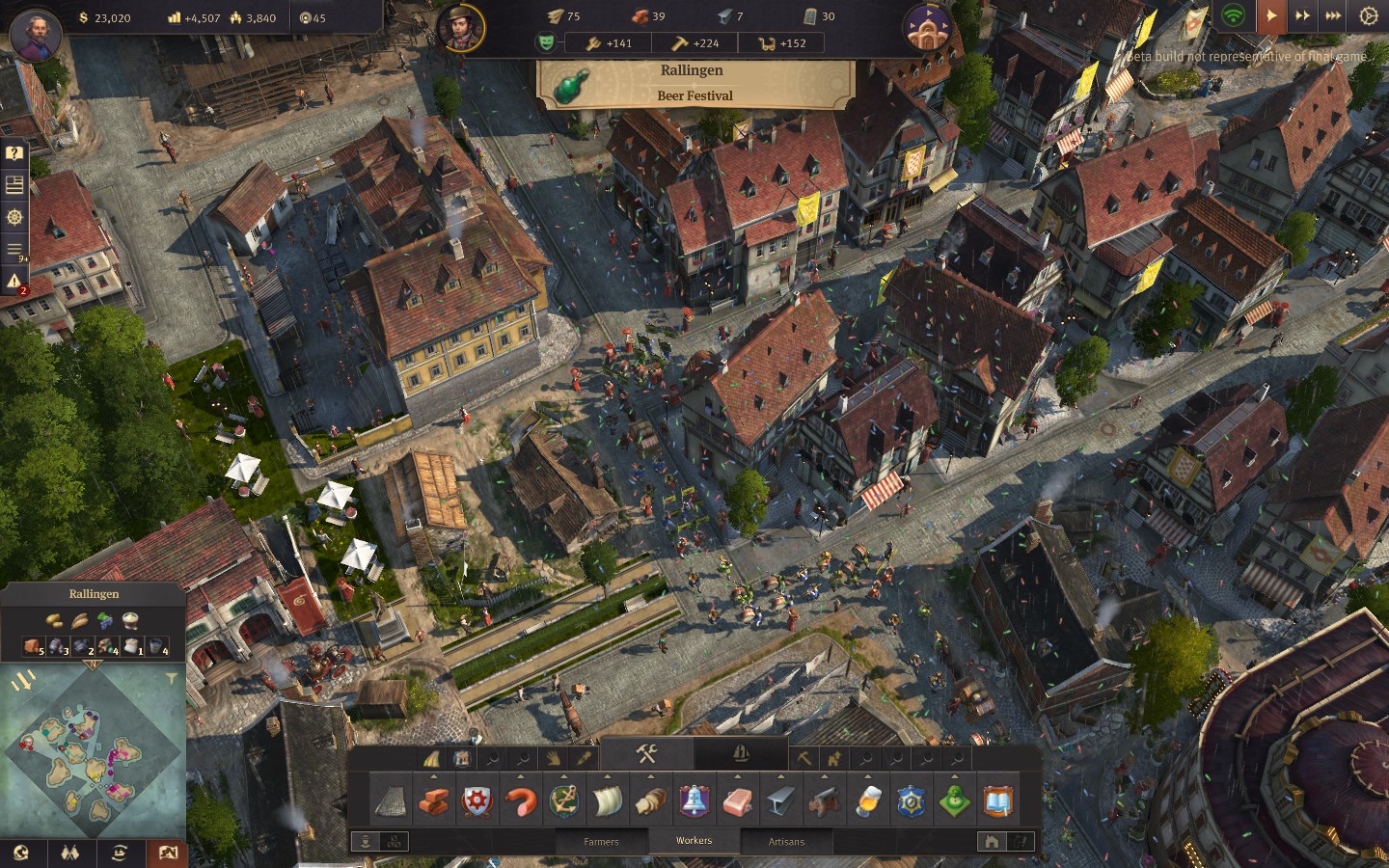The width and height of the screenshot is (1389, 868).
Task: Select the cannon weapons icon
Action: [x=825, y=800]
